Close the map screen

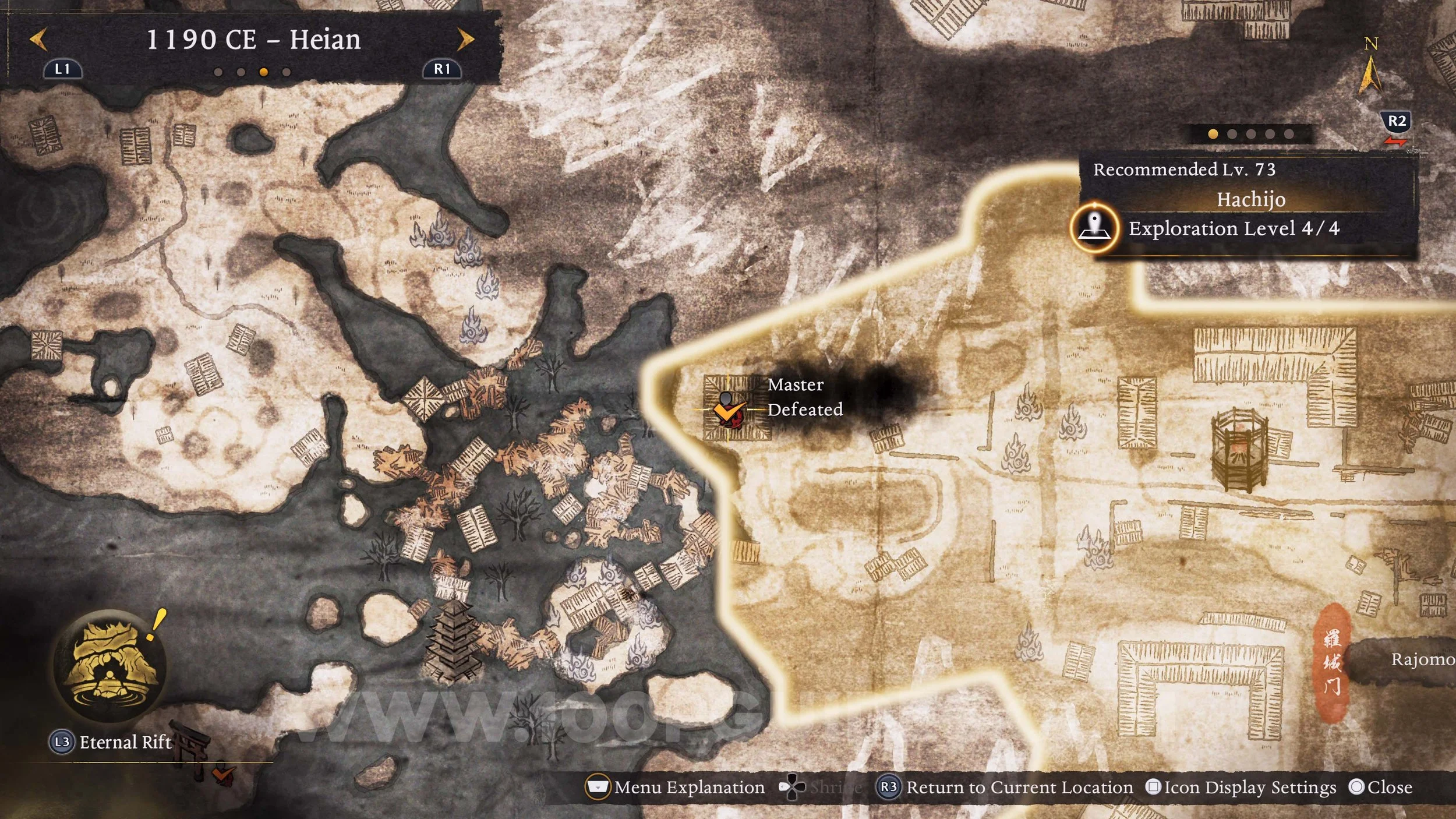[1380, 788]
